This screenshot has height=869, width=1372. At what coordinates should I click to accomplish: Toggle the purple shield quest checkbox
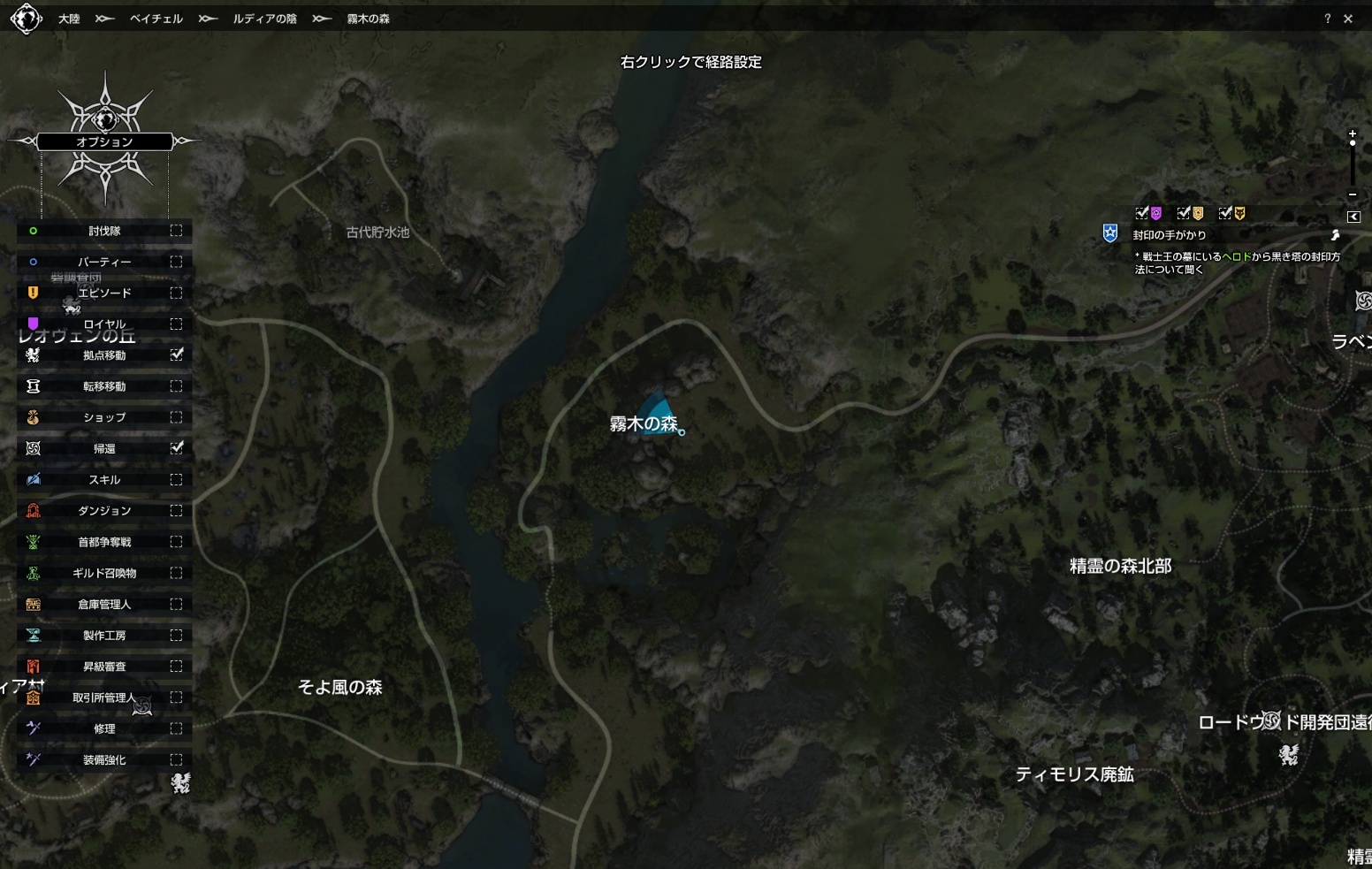pos(1142,213)
